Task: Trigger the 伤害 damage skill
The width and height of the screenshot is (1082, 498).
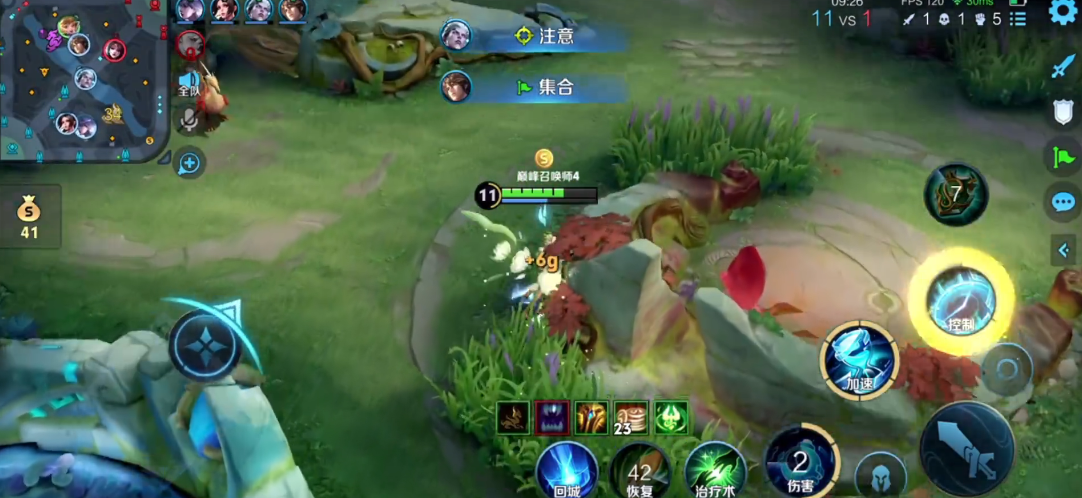Action: (800, 462)
